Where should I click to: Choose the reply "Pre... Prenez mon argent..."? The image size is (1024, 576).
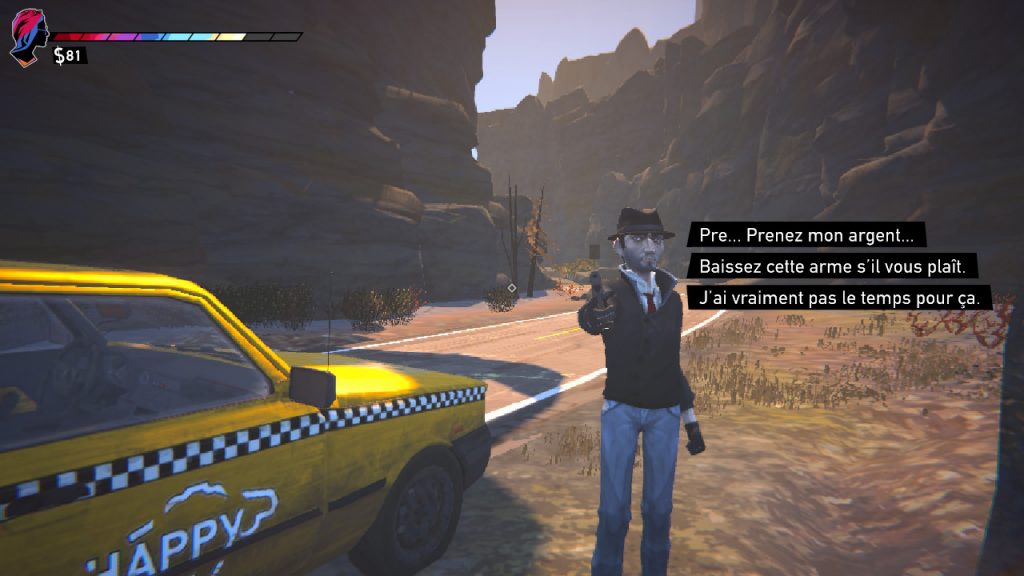[806, 236]
